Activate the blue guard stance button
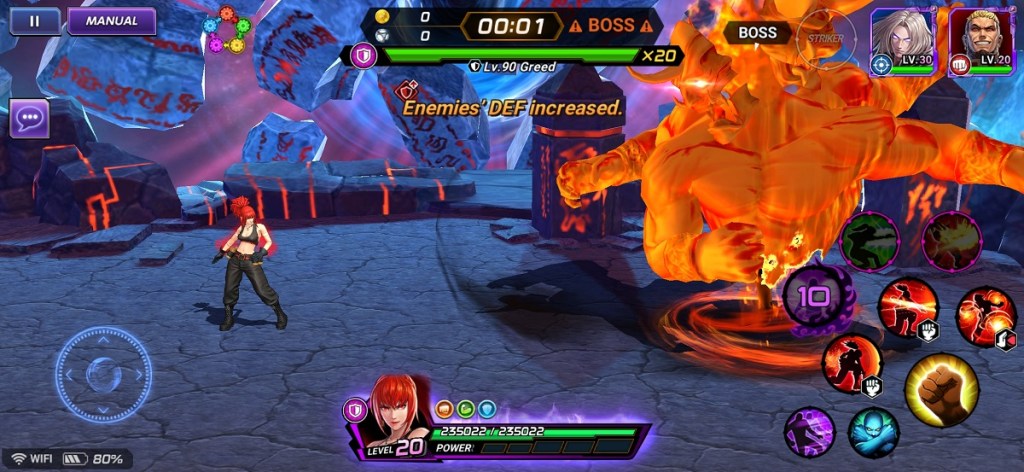This screenshot has width=1024, height=472. (x=873, y=432)
